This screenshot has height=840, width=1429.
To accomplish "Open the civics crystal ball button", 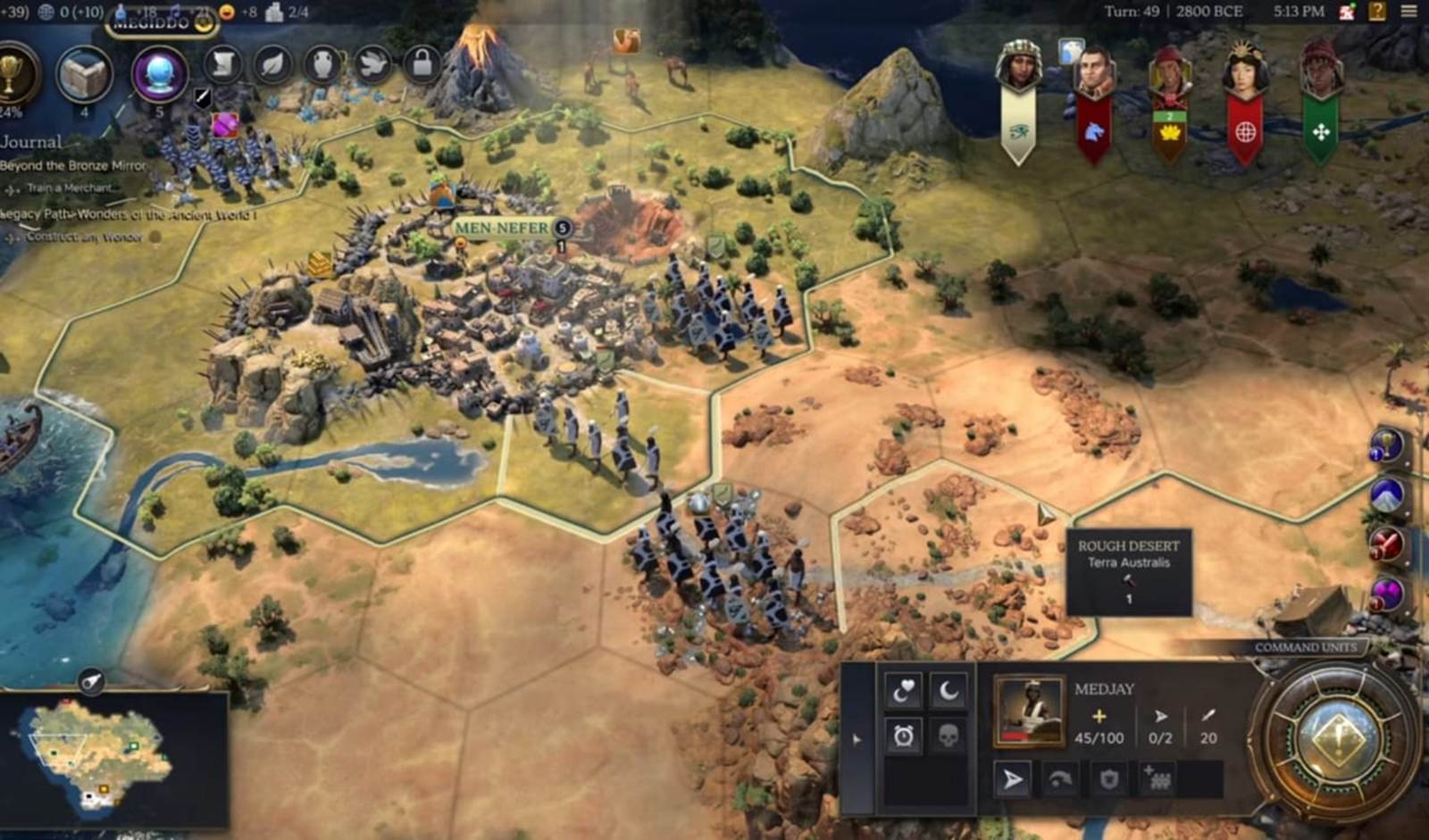I will (160, 73).
